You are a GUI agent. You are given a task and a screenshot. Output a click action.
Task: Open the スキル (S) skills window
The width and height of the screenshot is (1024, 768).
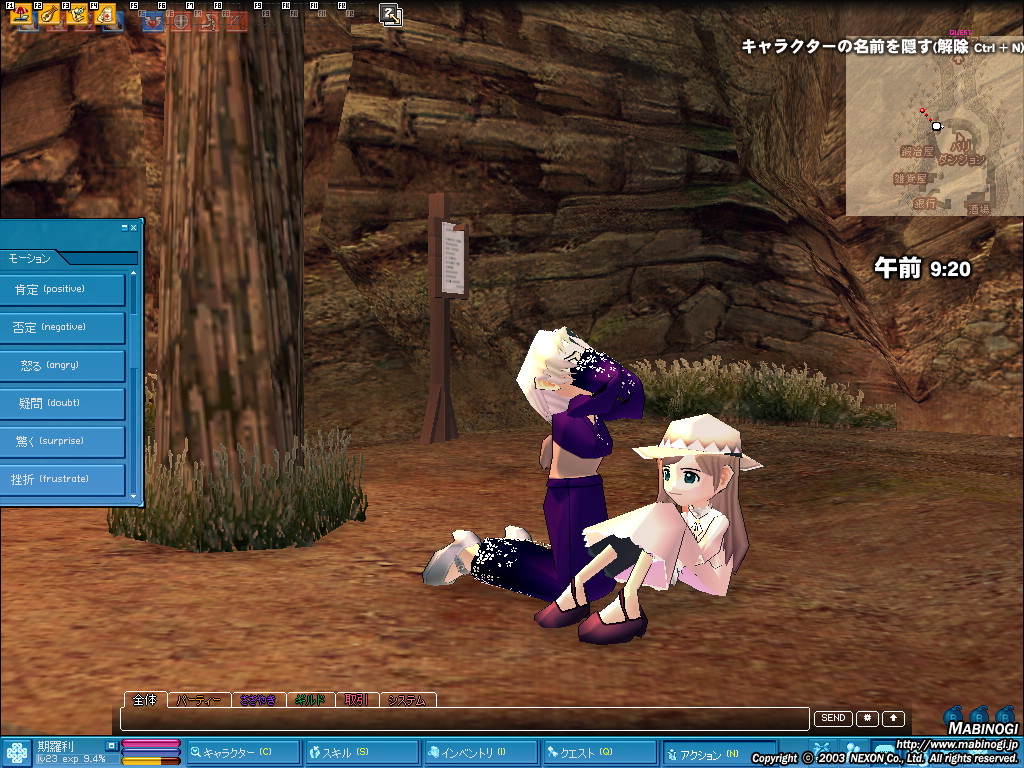pos(361,752)
